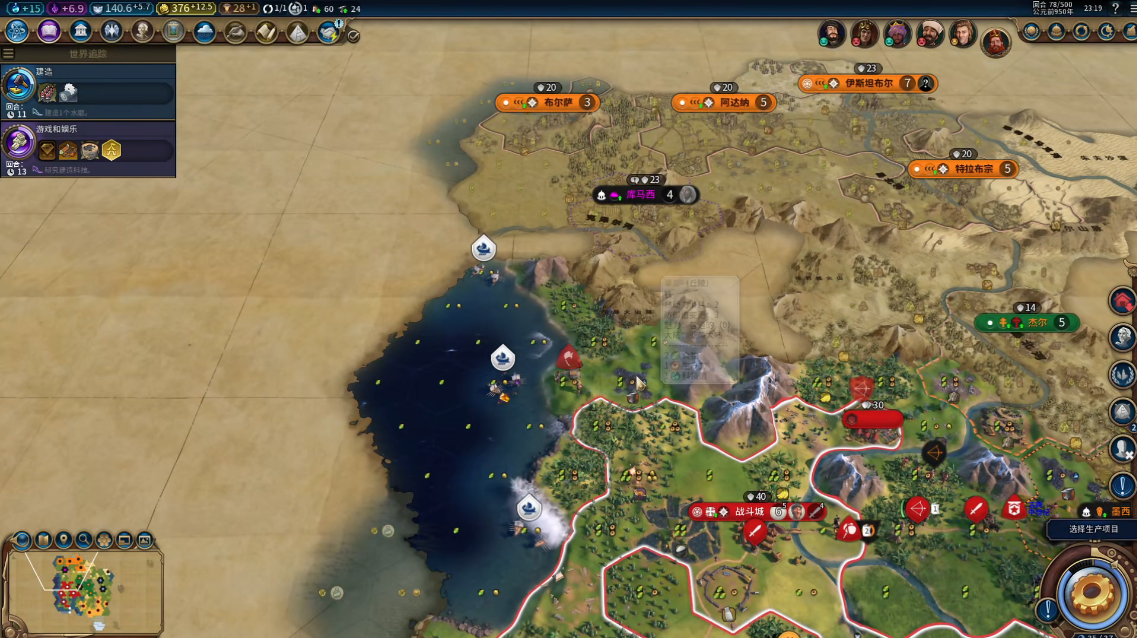Select the 伊斯坦布尔 city banner
The height and width of the screenshot is (638, 1137).
867,83
